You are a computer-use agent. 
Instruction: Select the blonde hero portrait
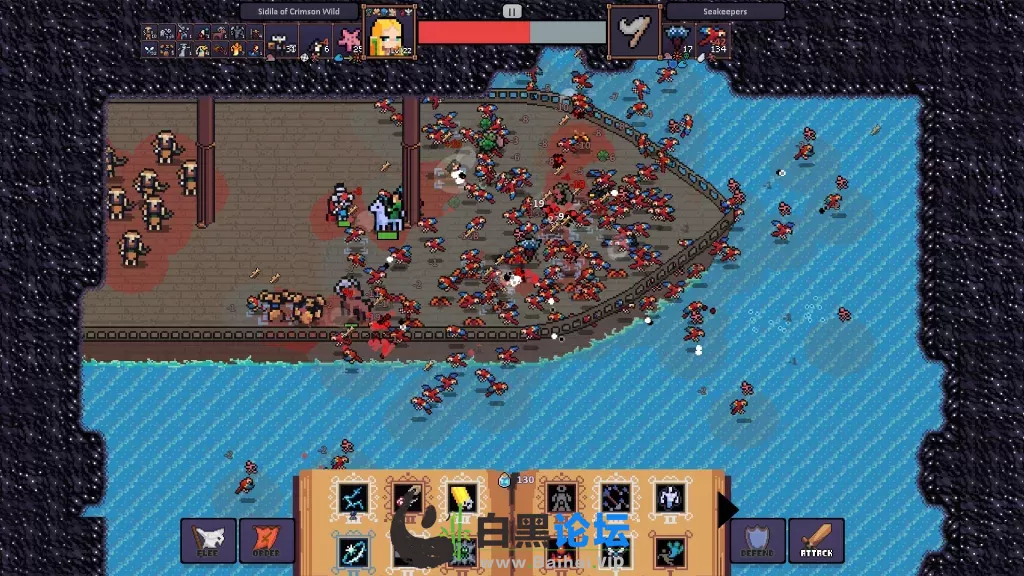click(389, 34)
